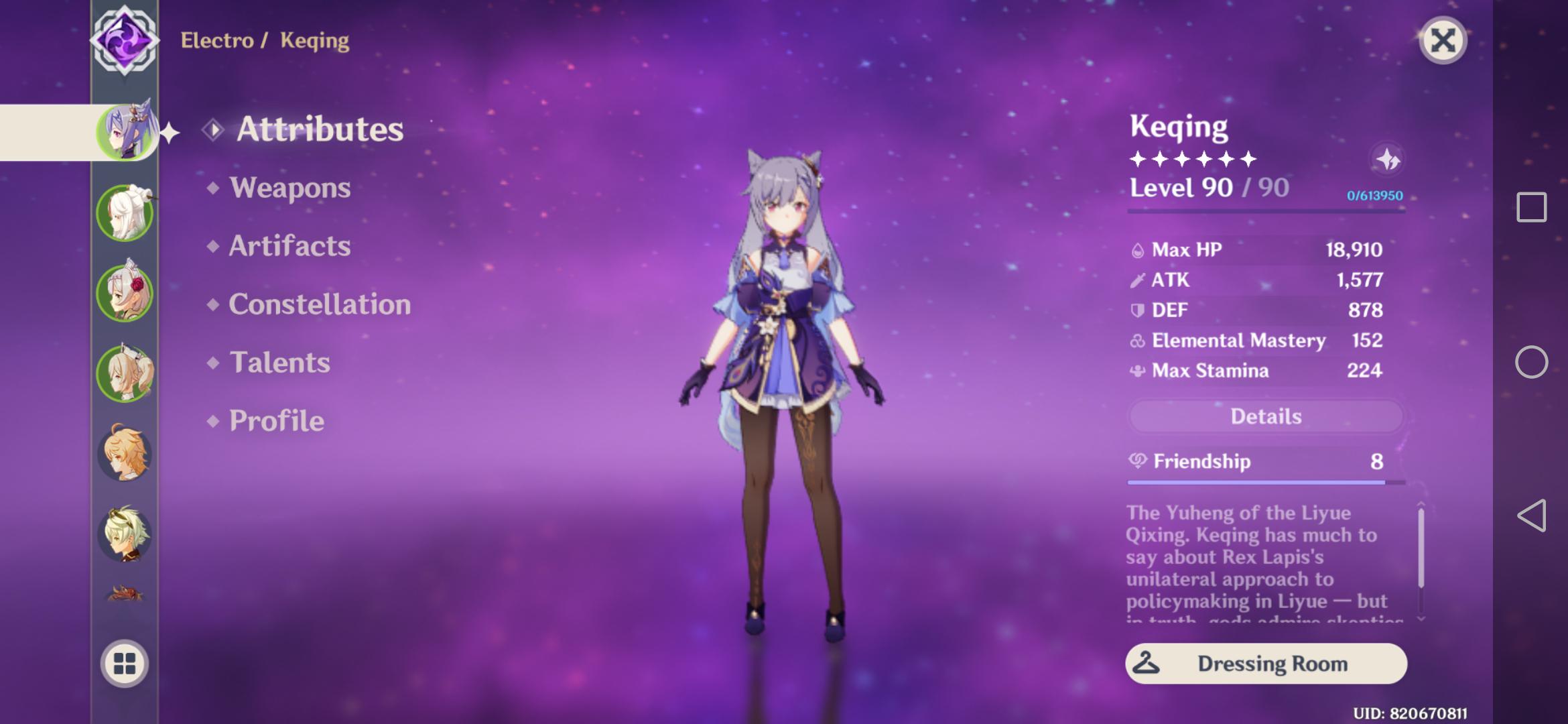Screen dimensions: 1568x724
Task: Click the Electro element emblem top left
Action: 124,42
